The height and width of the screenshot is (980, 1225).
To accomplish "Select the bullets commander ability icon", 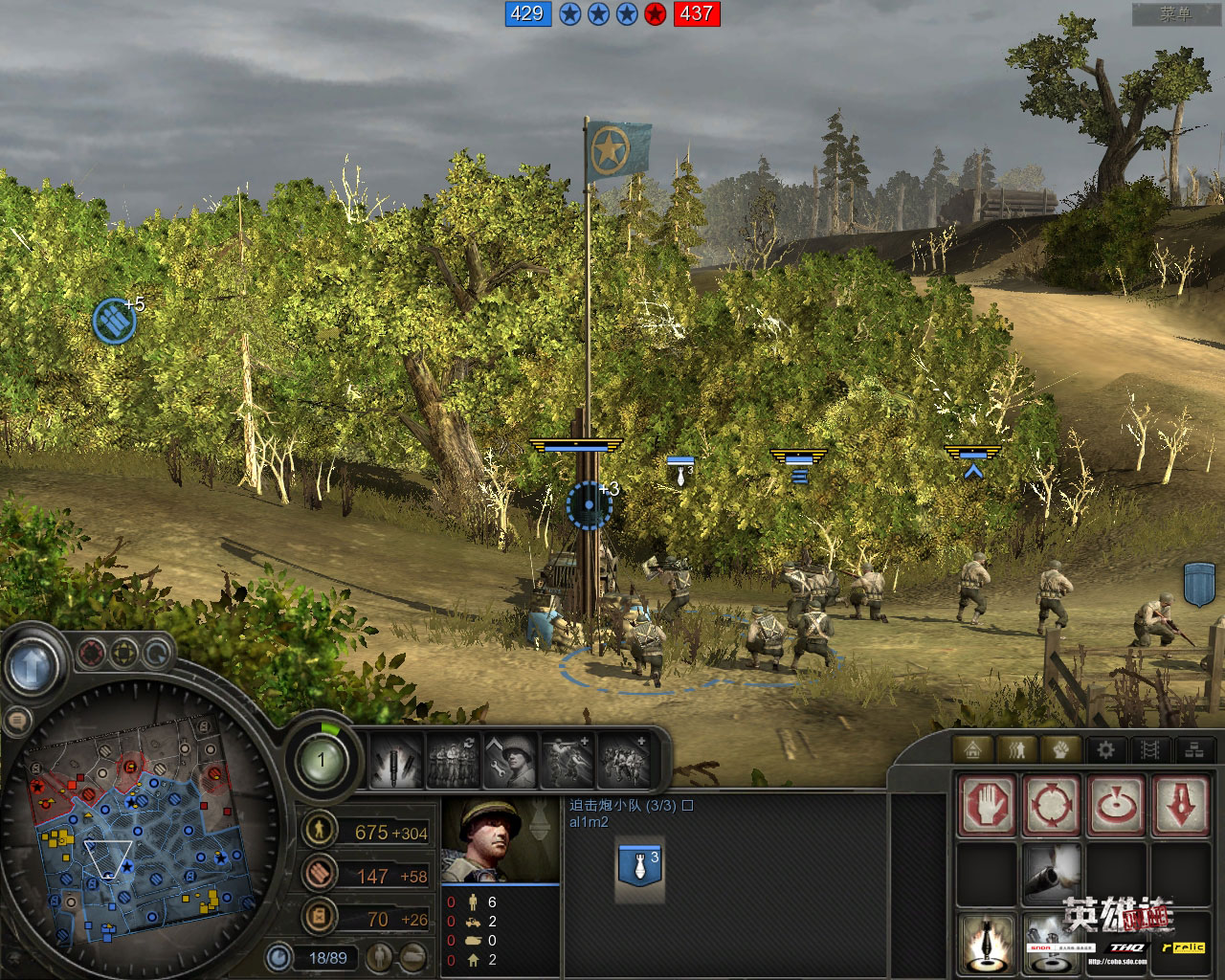I will [395, 763].
